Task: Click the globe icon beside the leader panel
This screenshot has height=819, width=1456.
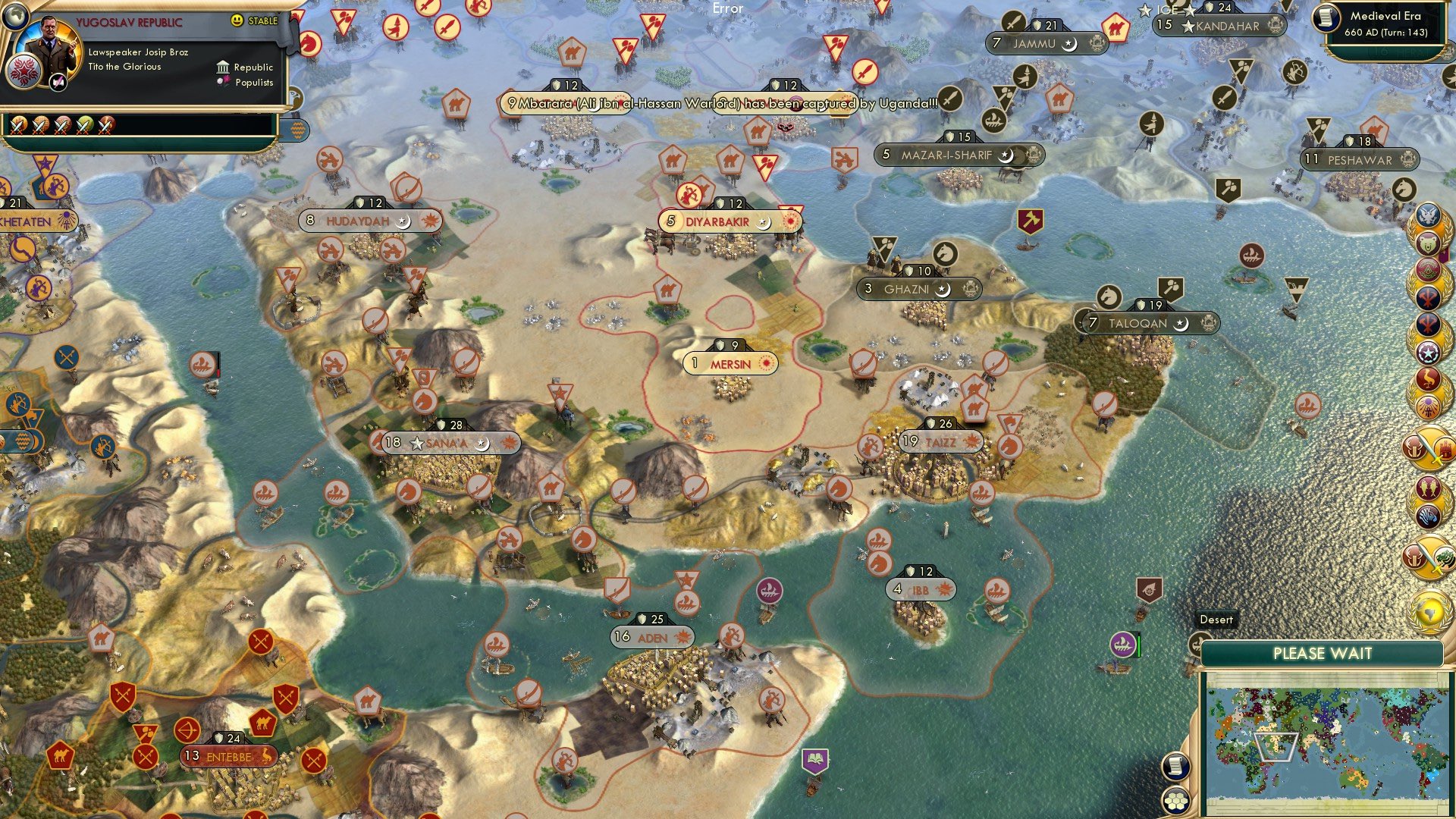Action: click(14, 17)
